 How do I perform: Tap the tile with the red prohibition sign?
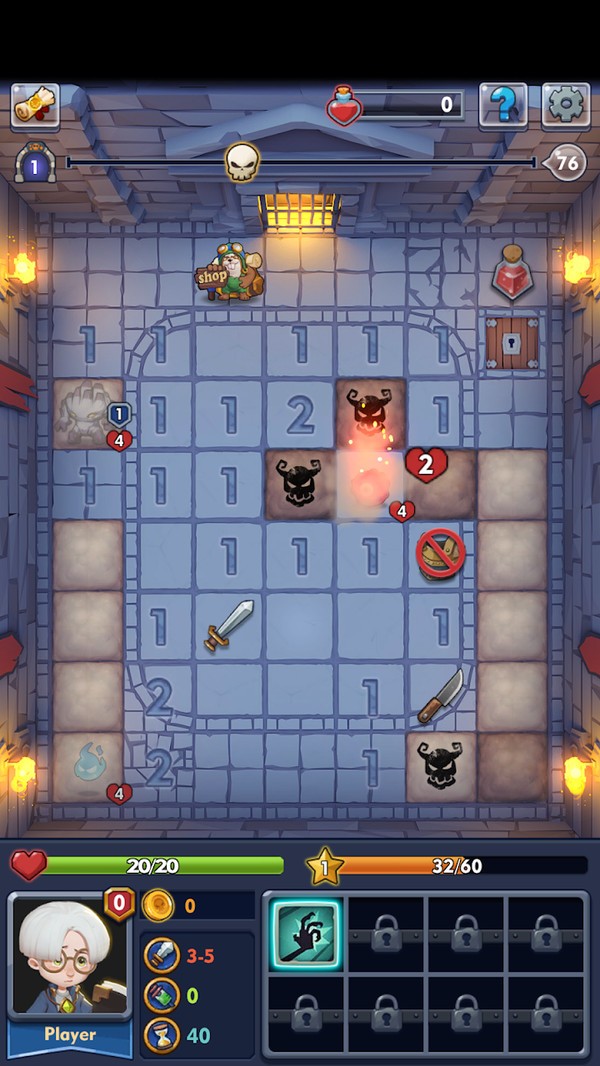click(x=441, y=554)
